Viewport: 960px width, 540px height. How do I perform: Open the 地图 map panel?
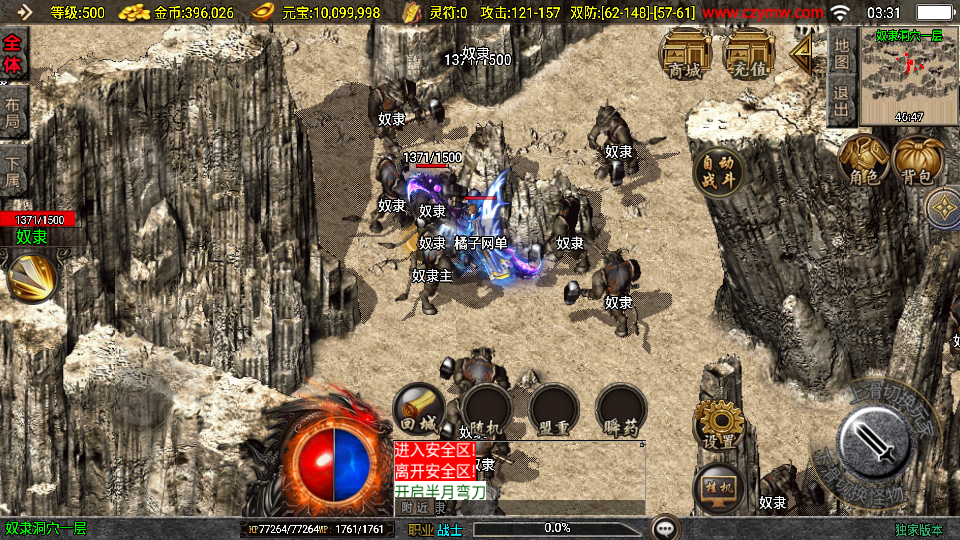[x=841, y=53]
